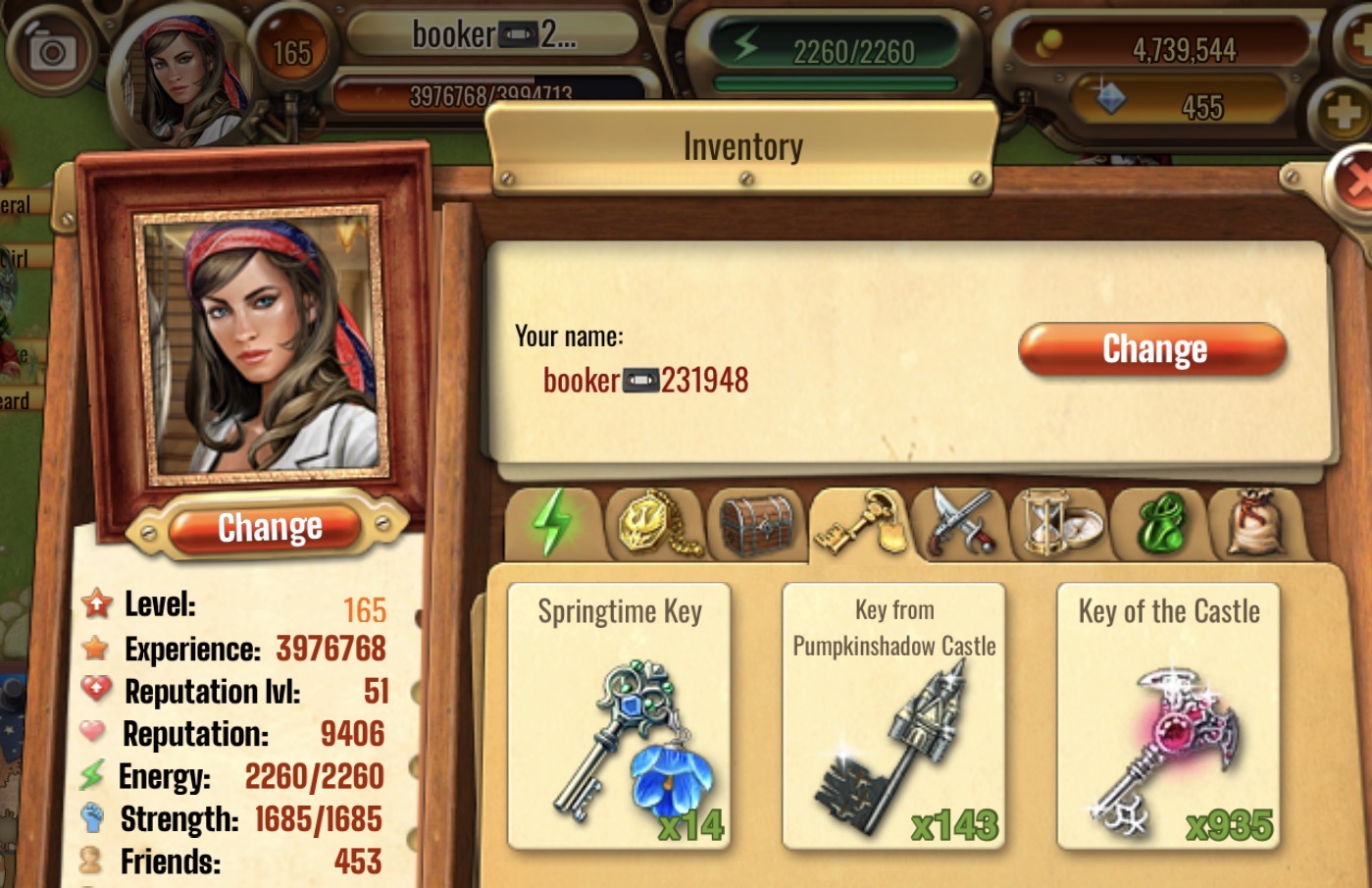Open the hourglass and compass tab
The height and width of the screenshot is (888, 1372).
[x=1061, y=523]
